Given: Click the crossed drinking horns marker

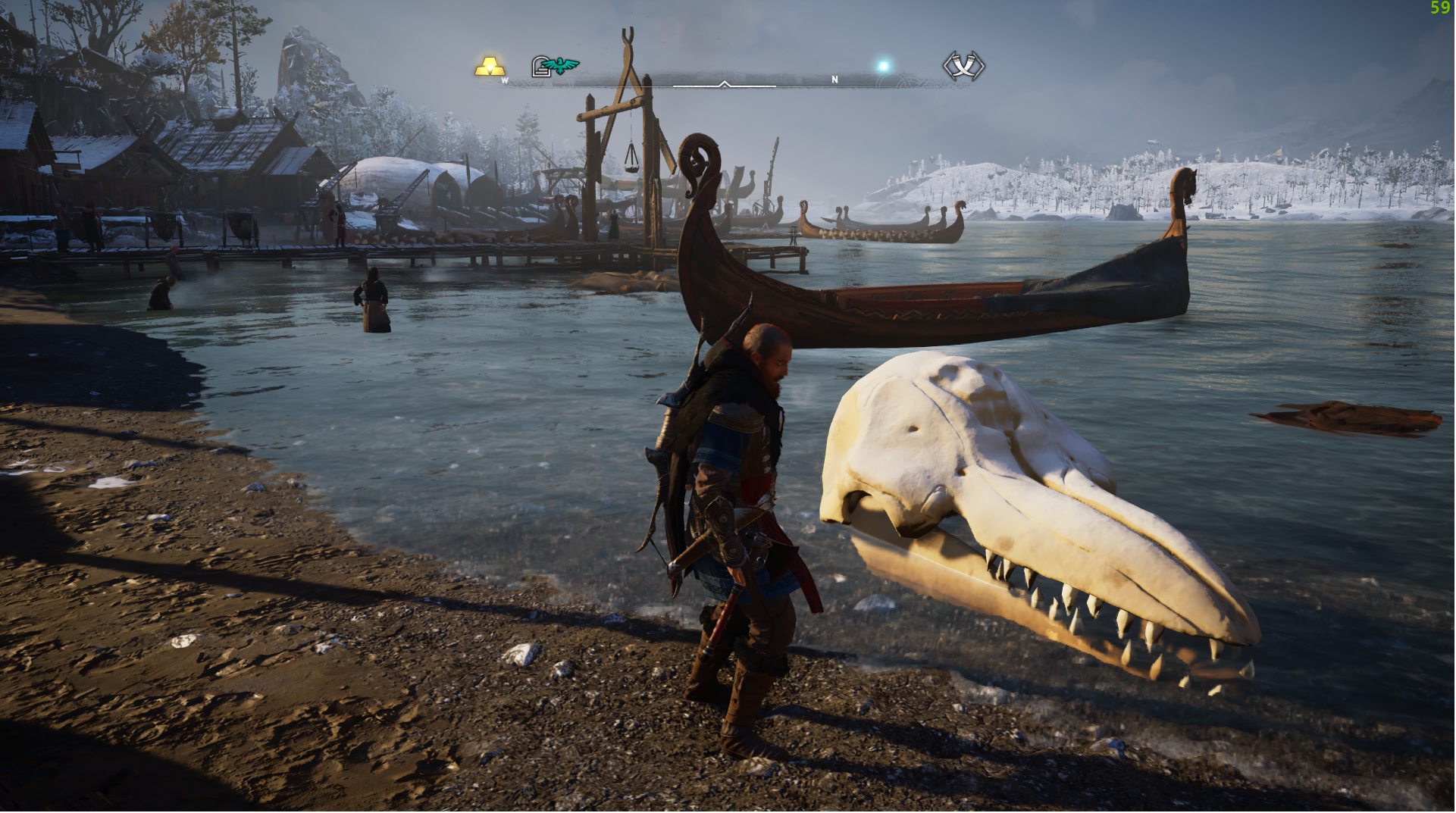Looking at the screenshot, I should coord(963,66).
